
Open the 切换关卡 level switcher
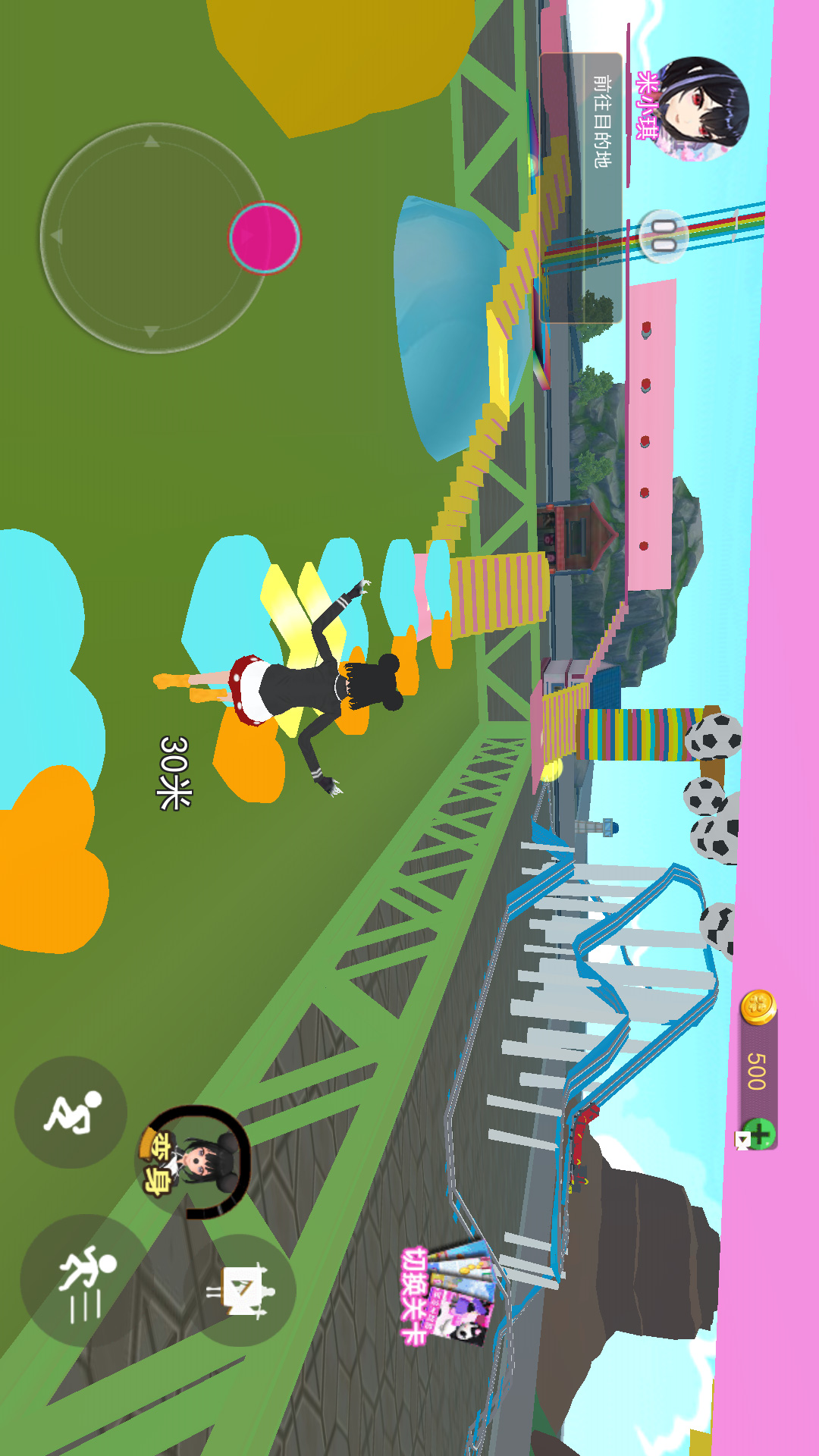click(449, 1293)
